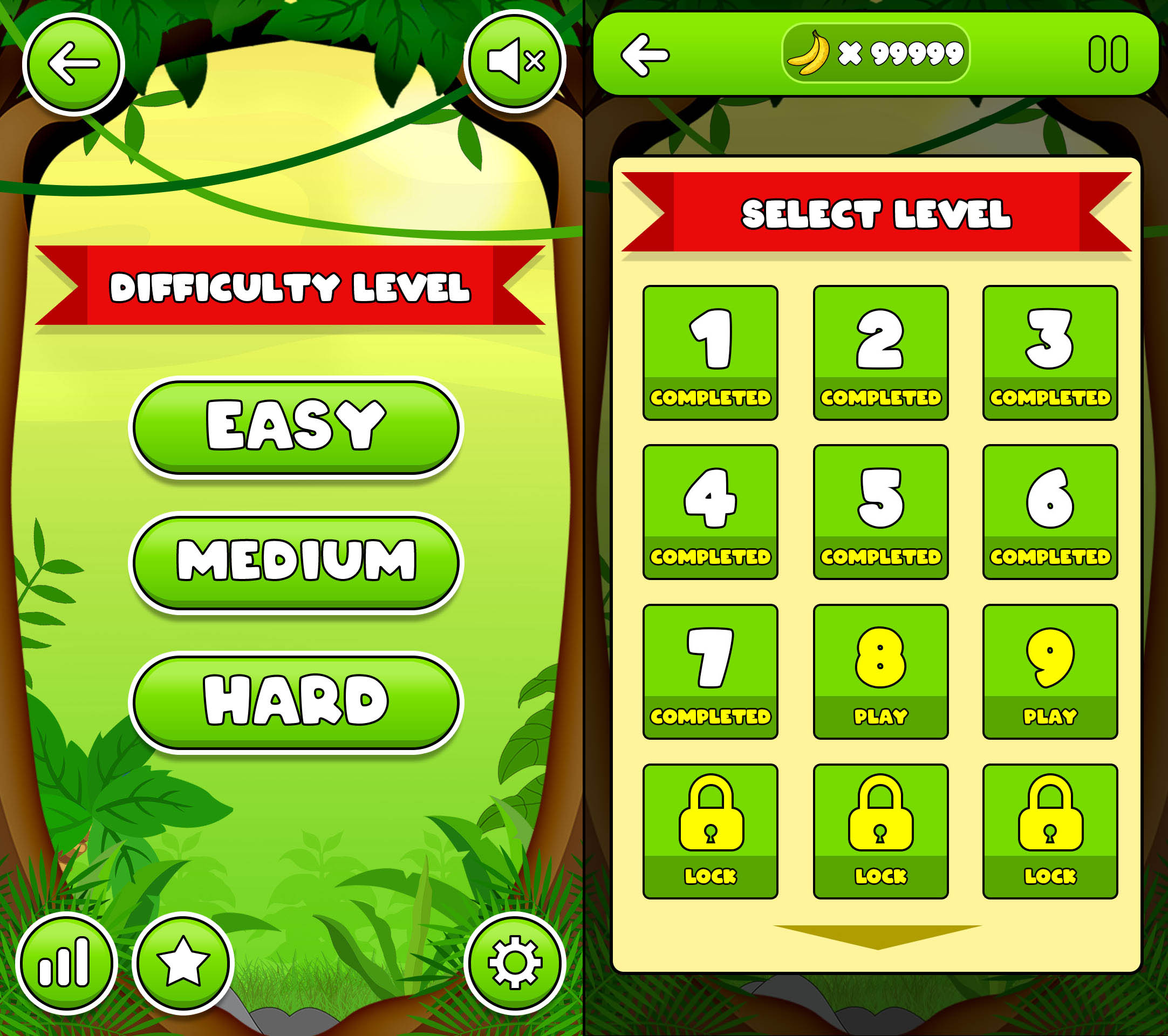Open settings with the gear icon

514,962
